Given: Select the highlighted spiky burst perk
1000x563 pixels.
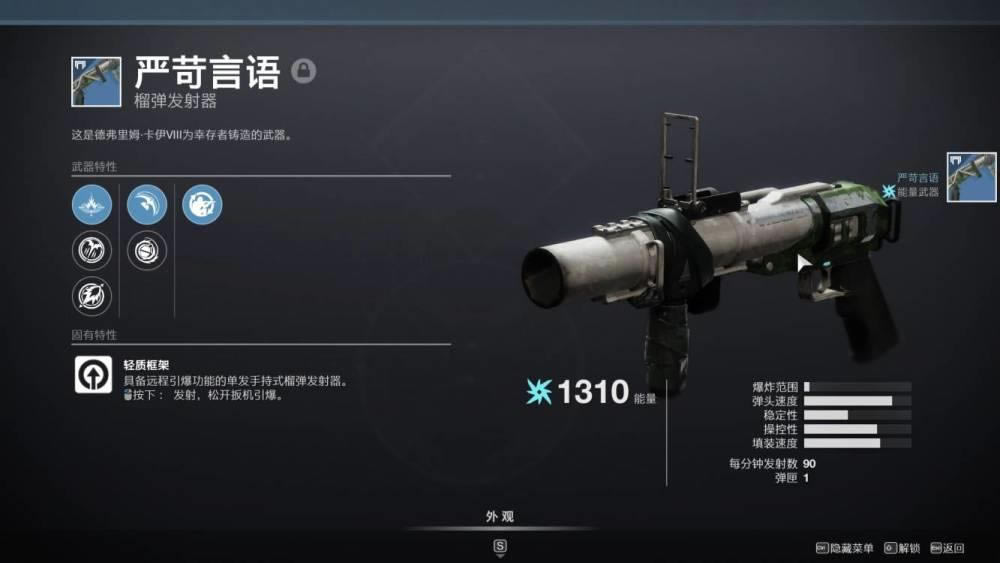Looking at the screenshot, I should (x=91, y=204).
